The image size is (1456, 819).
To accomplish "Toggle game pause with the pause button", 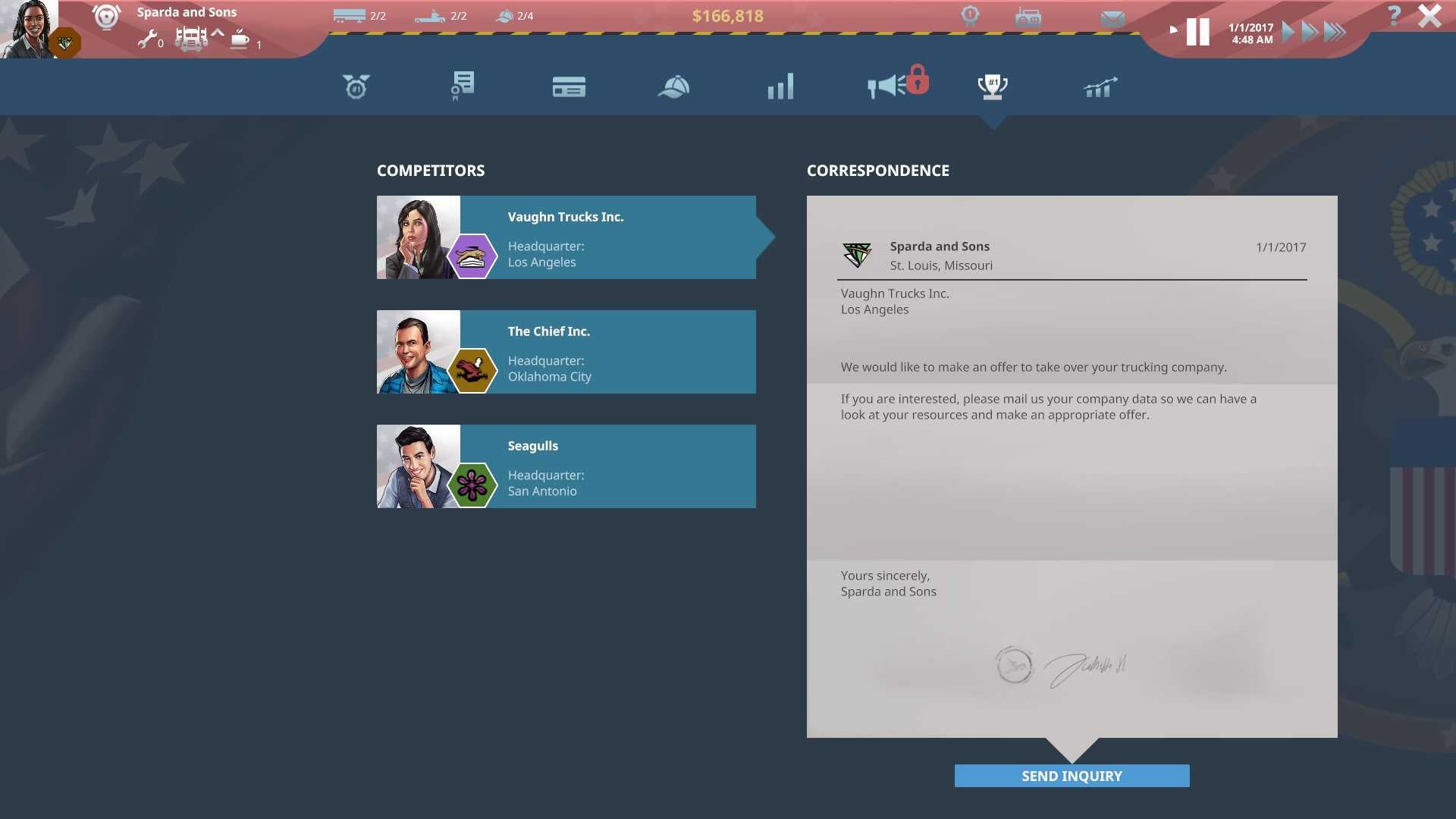I will coord(1198,31).
